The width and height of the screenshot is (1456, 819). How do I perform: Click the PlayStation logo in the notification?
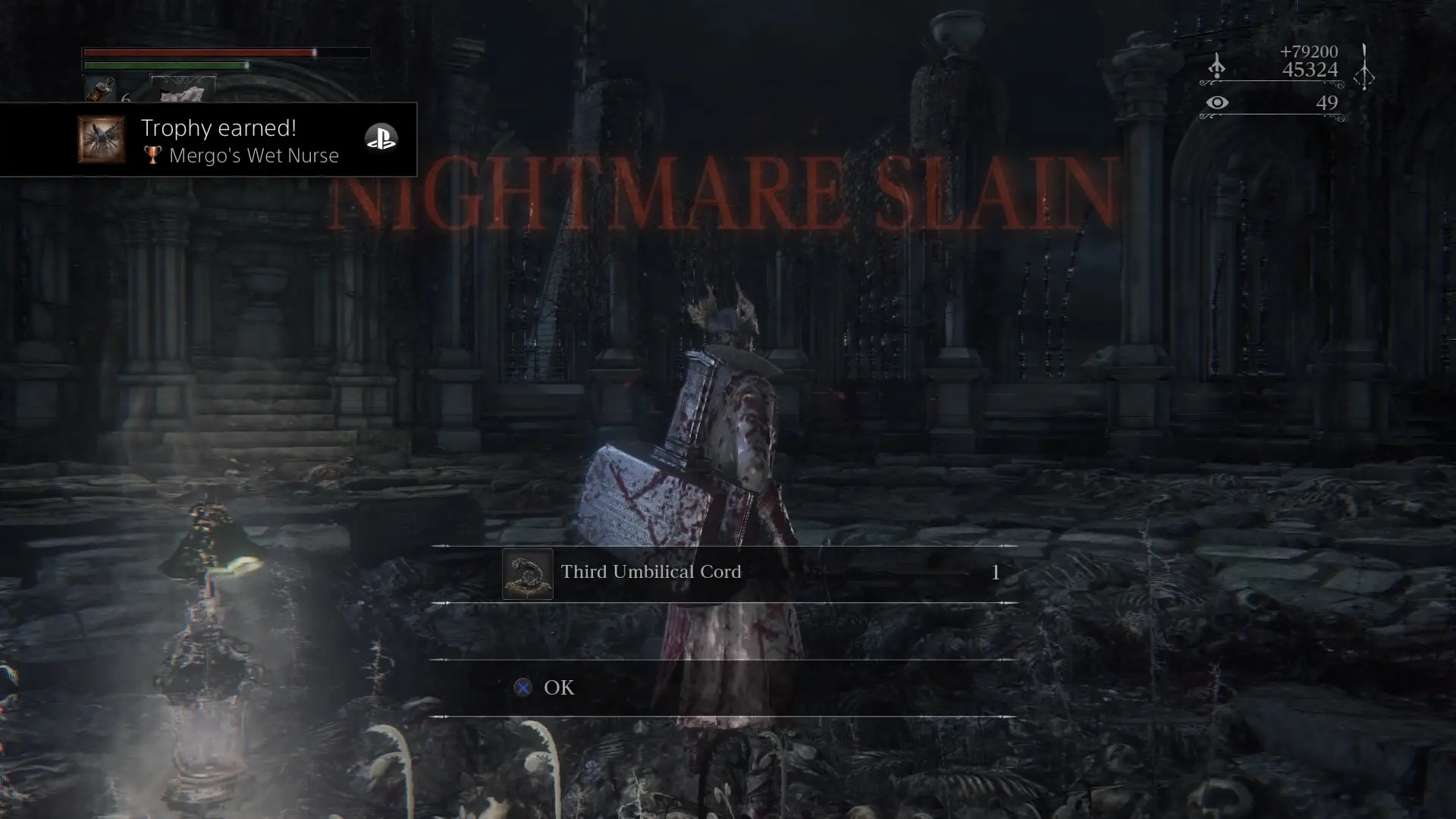pyautogui.click(x=381, y=138)
